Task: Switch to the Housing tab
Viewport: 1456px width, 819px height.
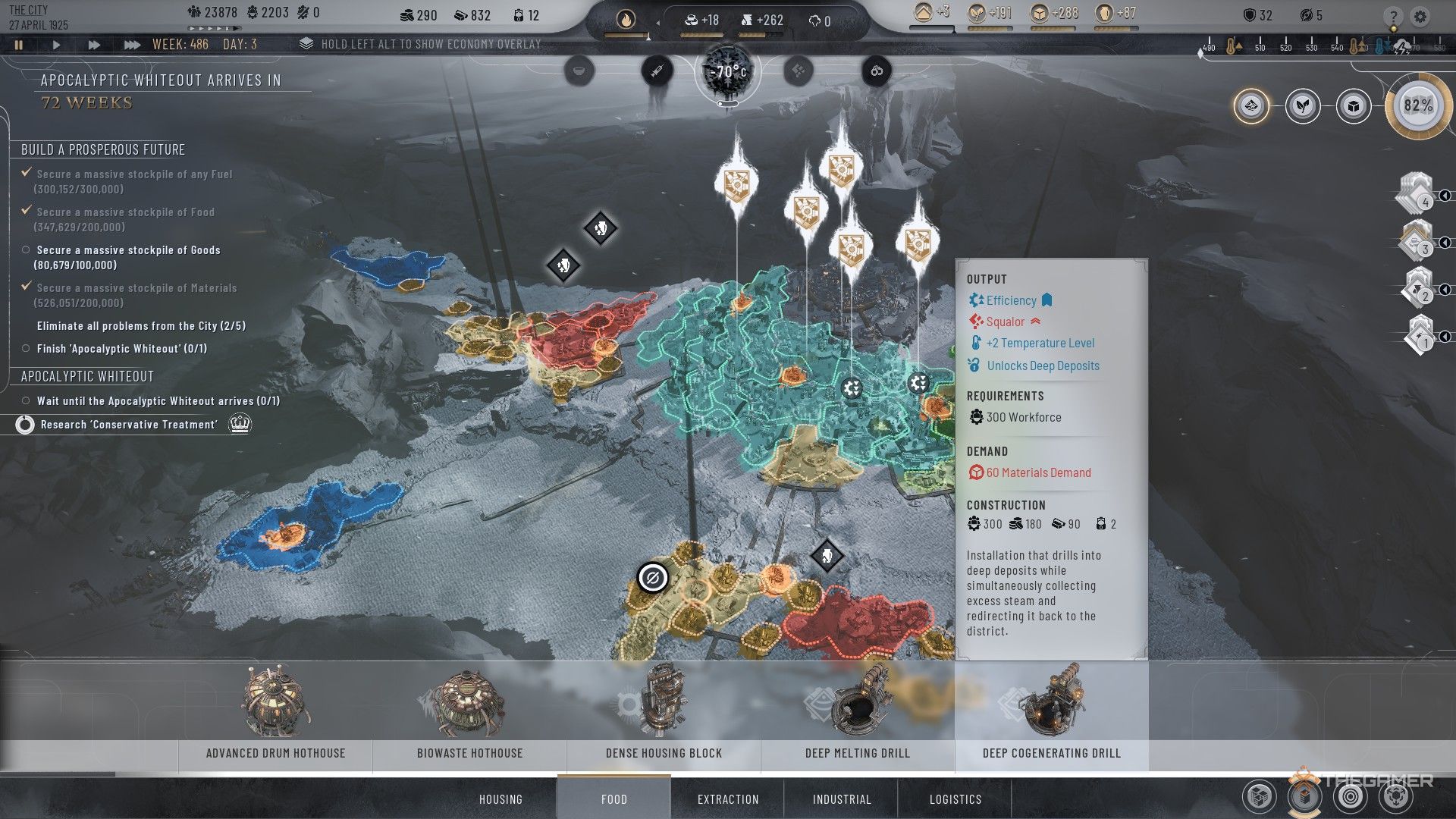Action: tap(500, 799)
